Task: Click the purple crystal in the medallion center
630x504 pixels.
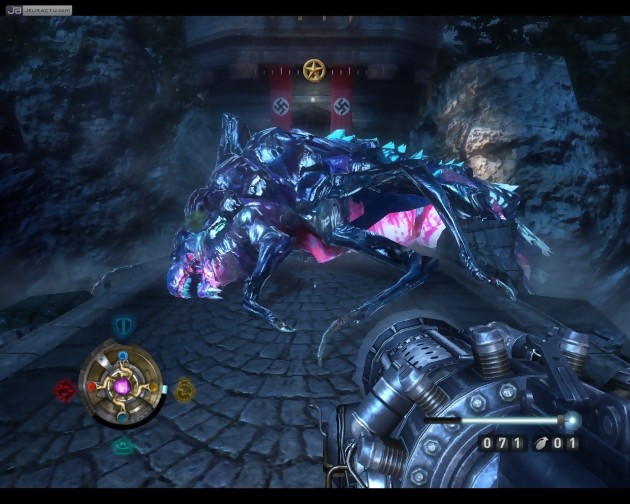Action: [123, 386]
